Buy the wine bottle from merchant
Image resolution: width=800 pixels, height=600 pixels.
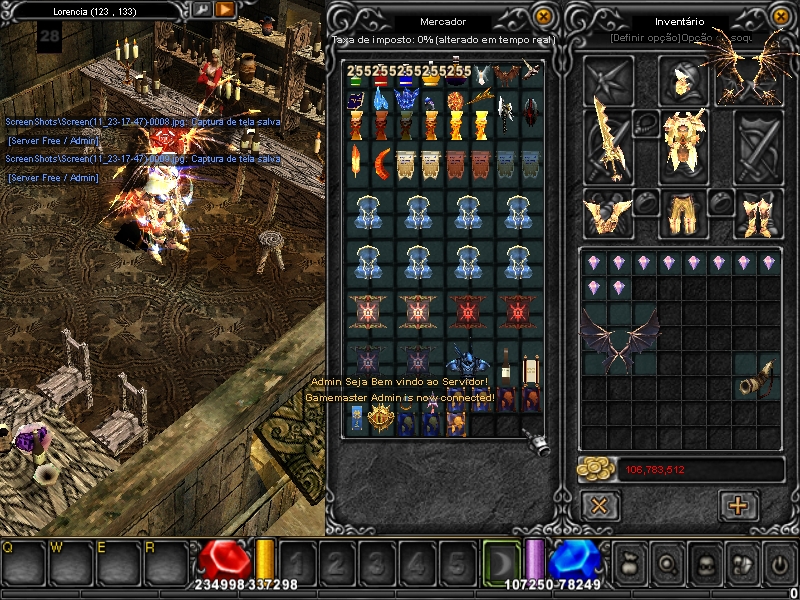[x=506, y=365]
